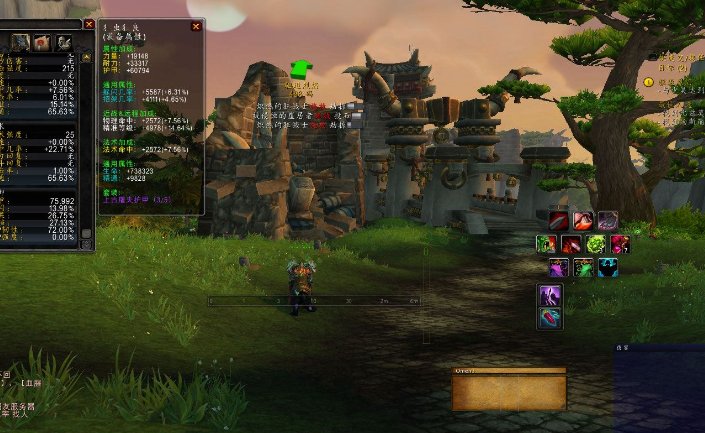The height and width of the screenshot is (433, 705).
Task: Click the Omen threat meter window
Action: click(x=509, y=389)
